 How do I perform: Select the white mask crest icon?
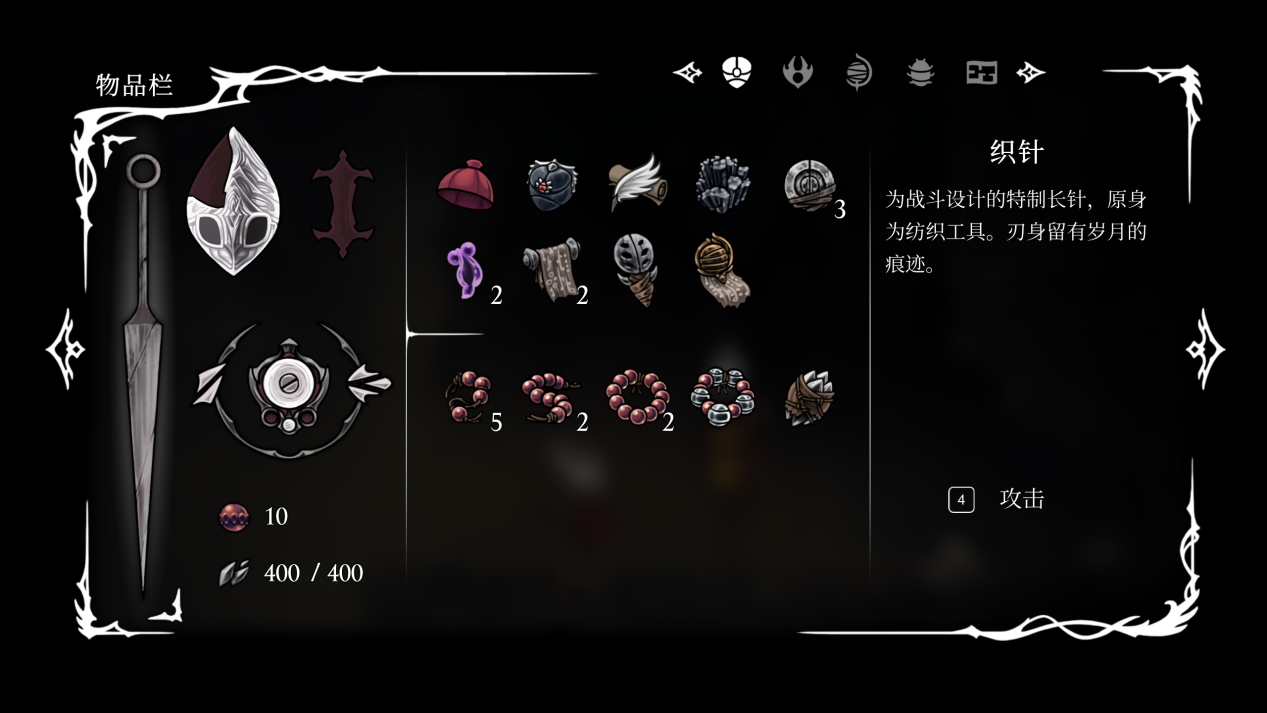click(x=234, y=203)
